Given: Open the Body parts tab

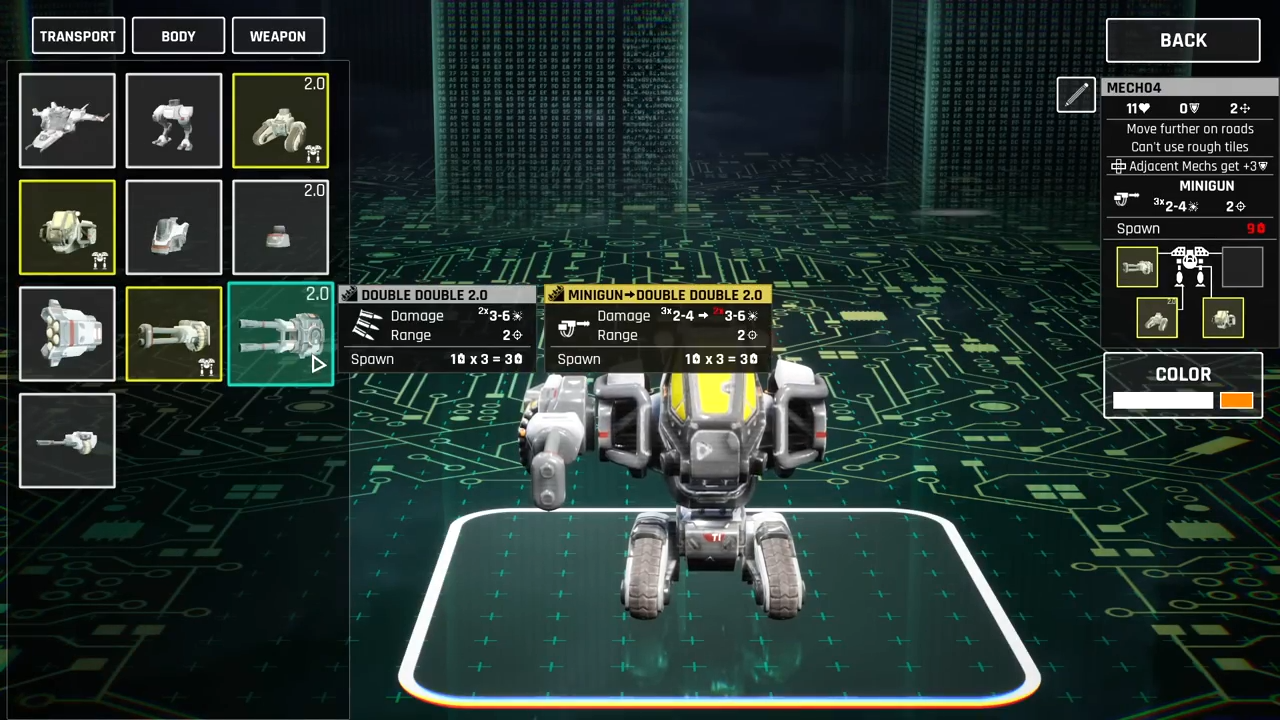Looking at the screenshot, I should coord(178,36).
